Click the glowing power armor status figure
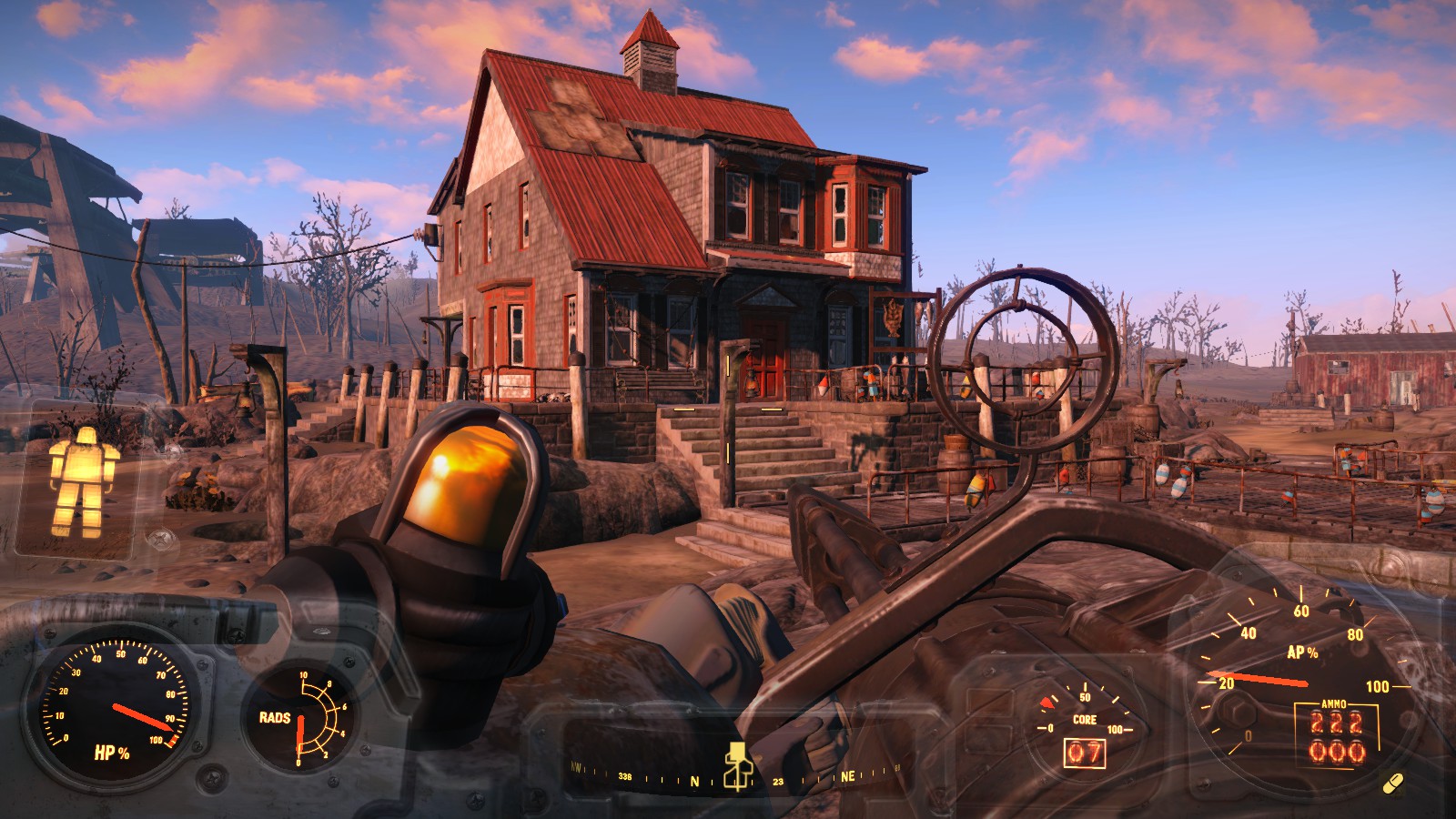The image size is (1456, 819). pos(83,480)
